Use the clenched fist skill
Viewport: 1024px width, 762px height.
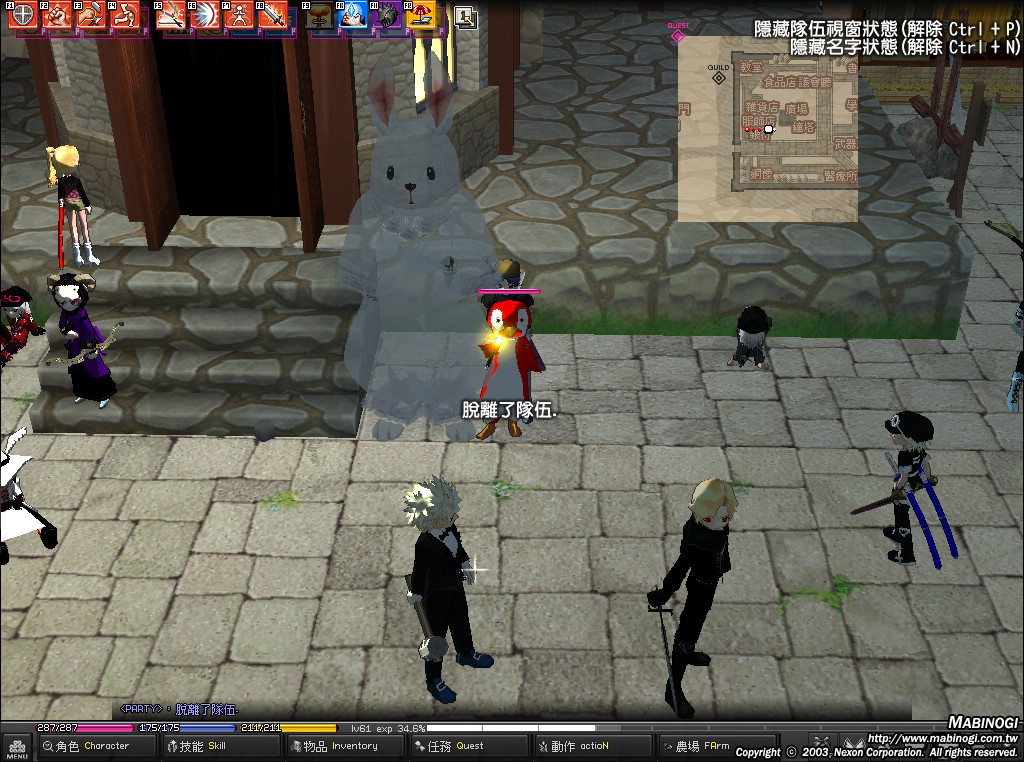point(57,15)
